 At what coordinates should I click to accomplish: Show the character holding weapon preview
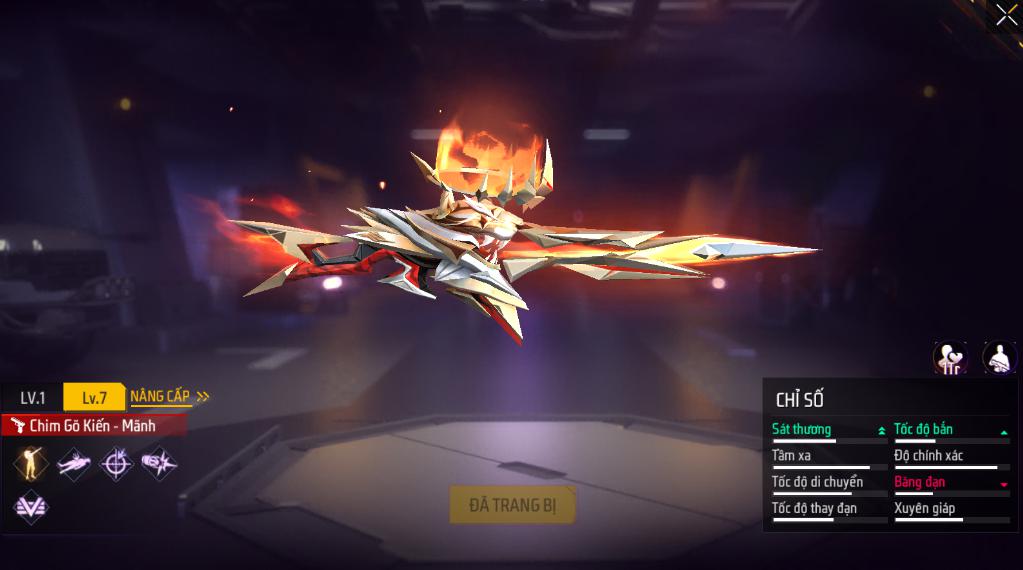pos(999,357)
